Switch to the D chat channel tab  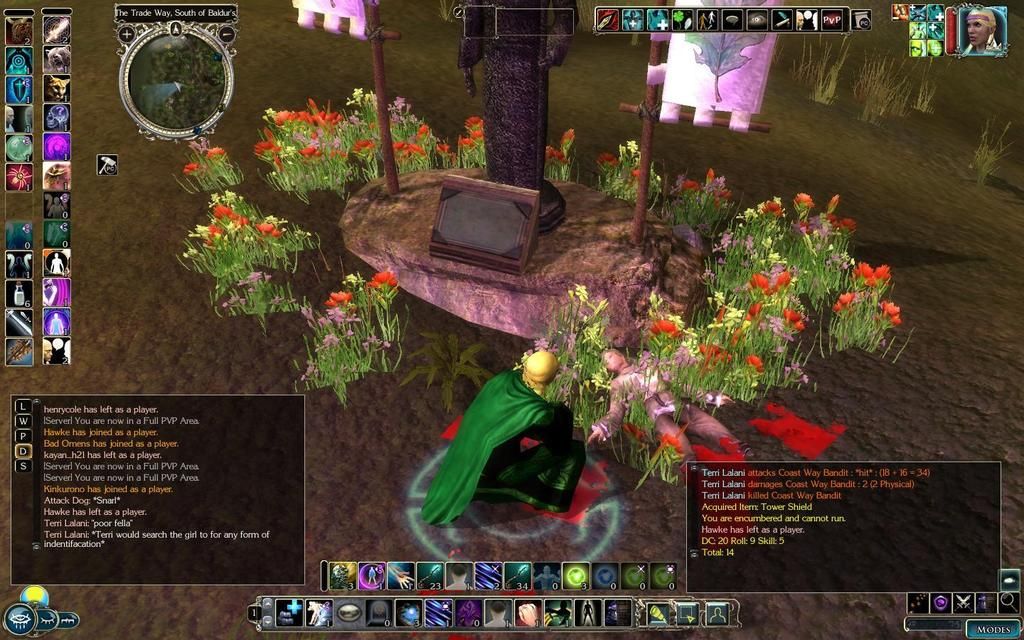point(24,451)
